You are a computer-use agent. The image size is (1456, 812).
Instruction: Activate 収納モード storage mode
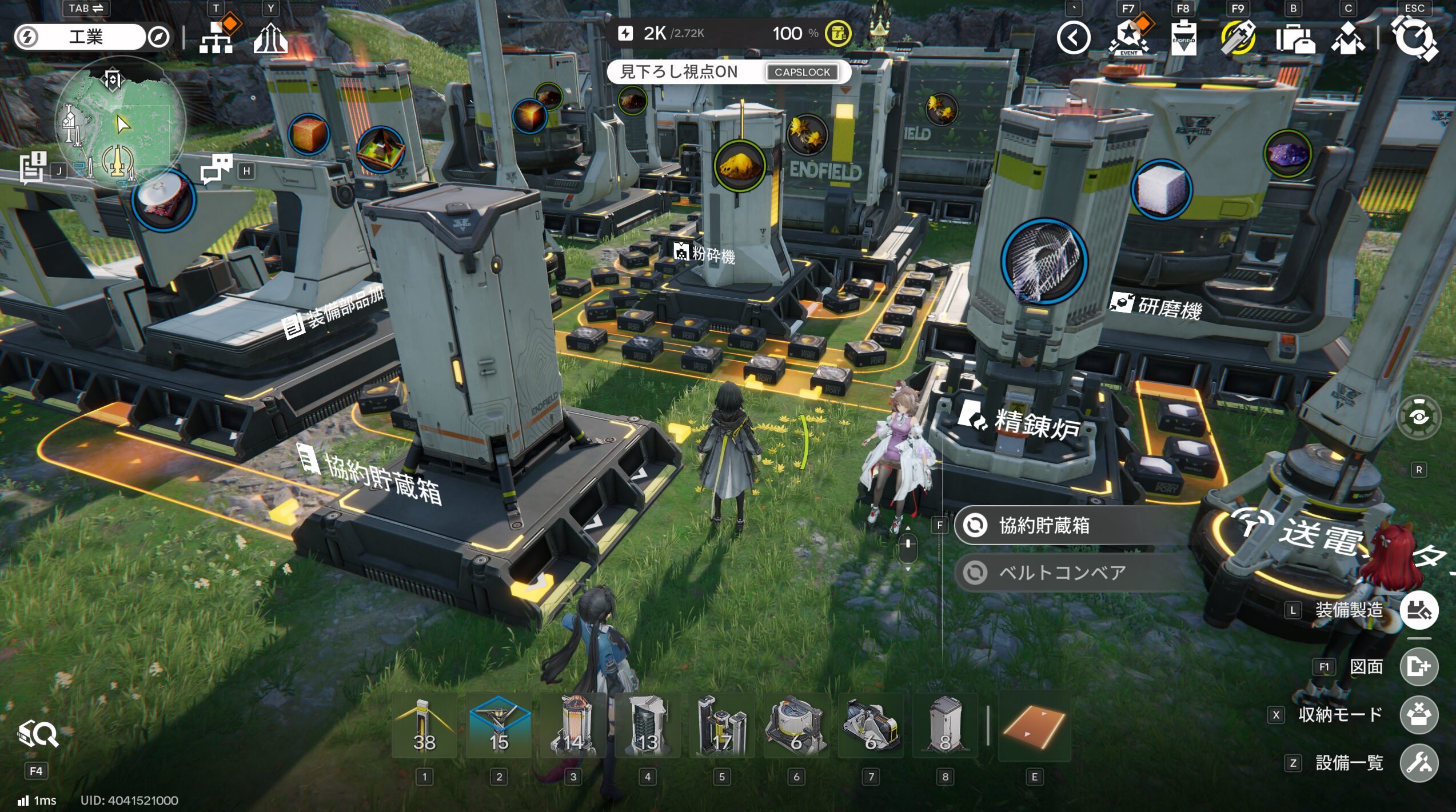click(1419, 714)
